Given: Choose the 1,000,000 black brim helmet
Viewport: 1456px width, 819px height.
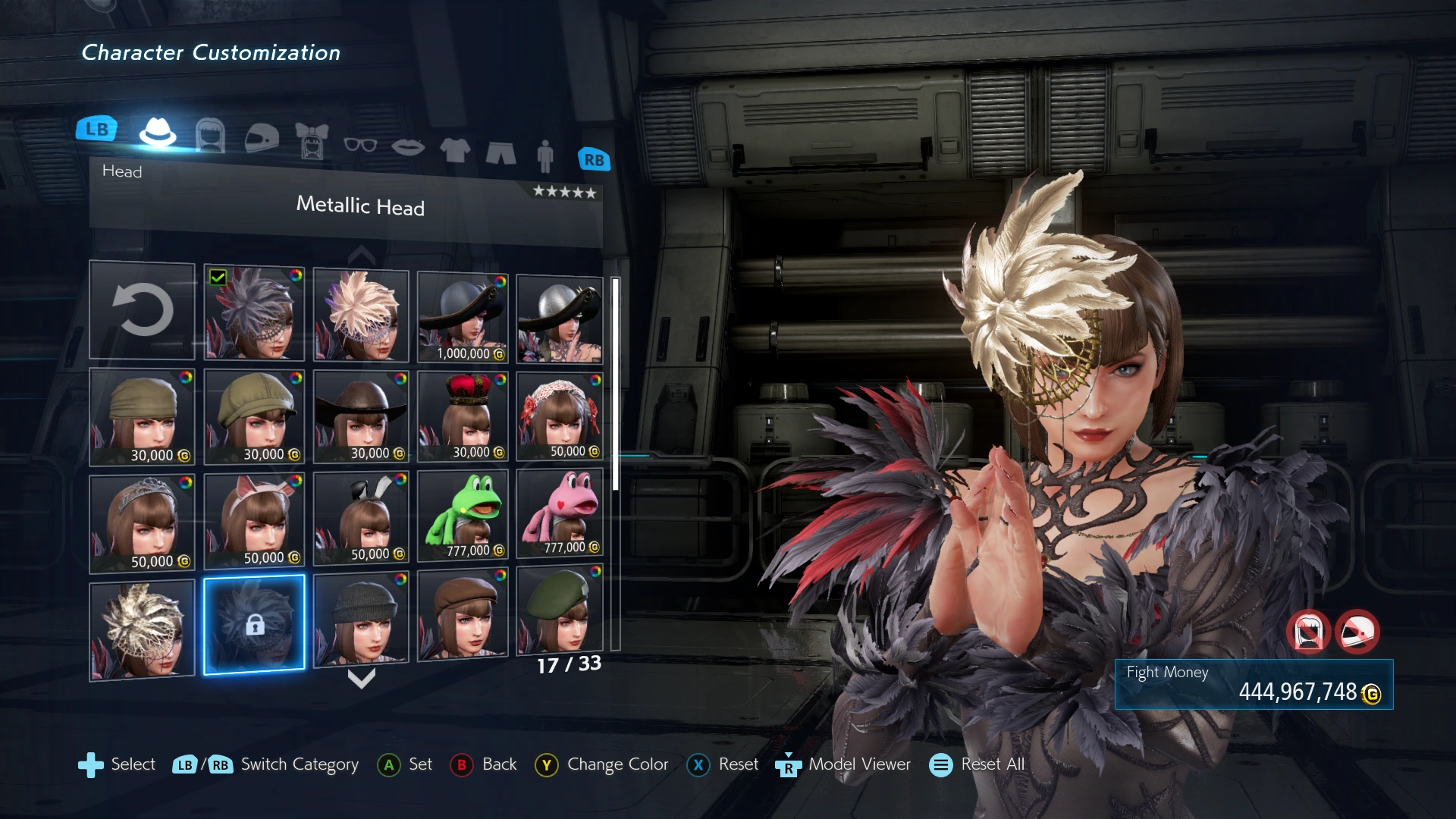Looking at the screenshot, I should (463, 318).
